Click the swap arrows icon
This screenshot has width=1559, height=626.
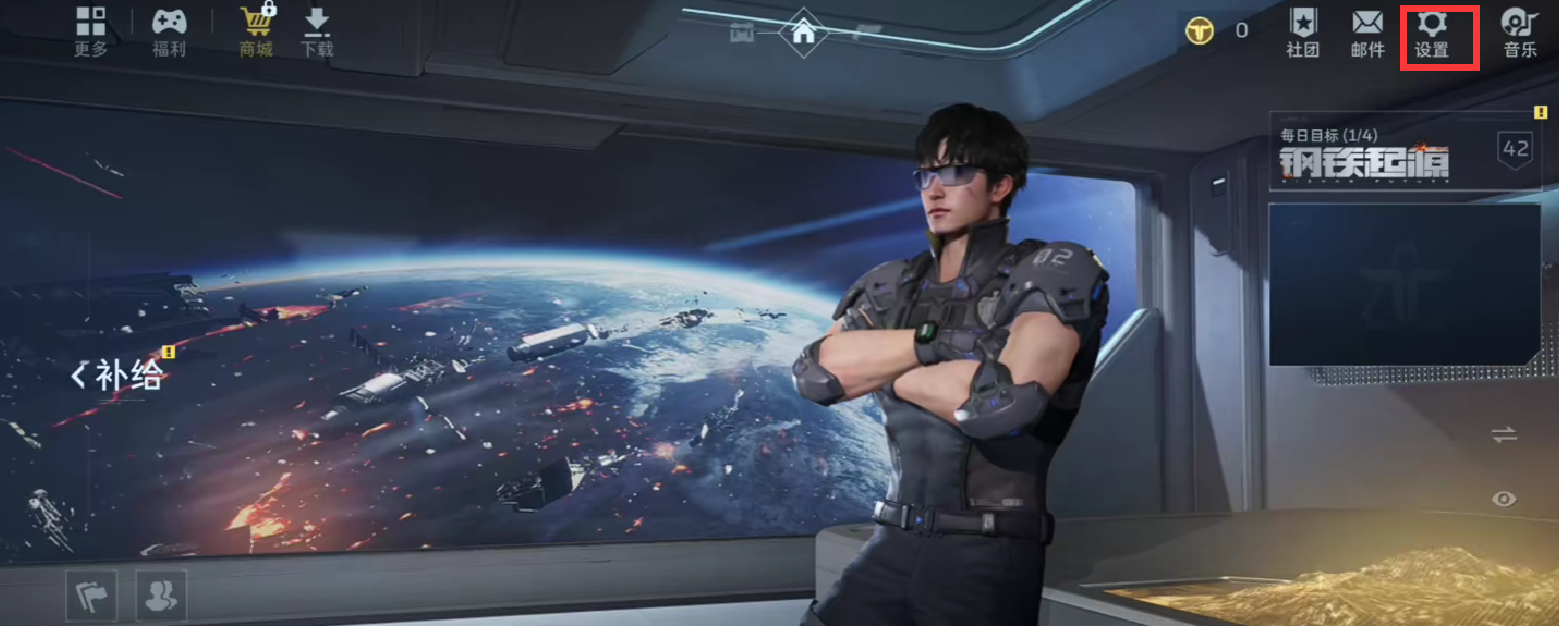point(1504,435)
